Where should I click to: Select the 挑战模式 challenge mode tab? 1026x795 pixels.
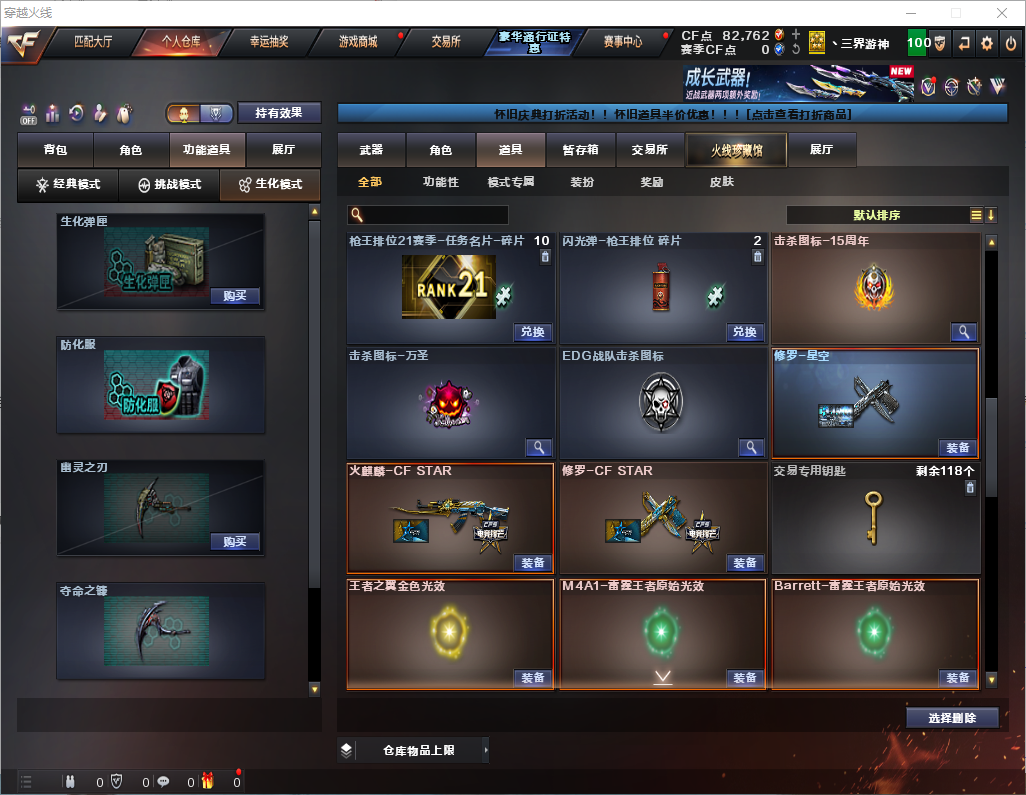click(170, 185)
